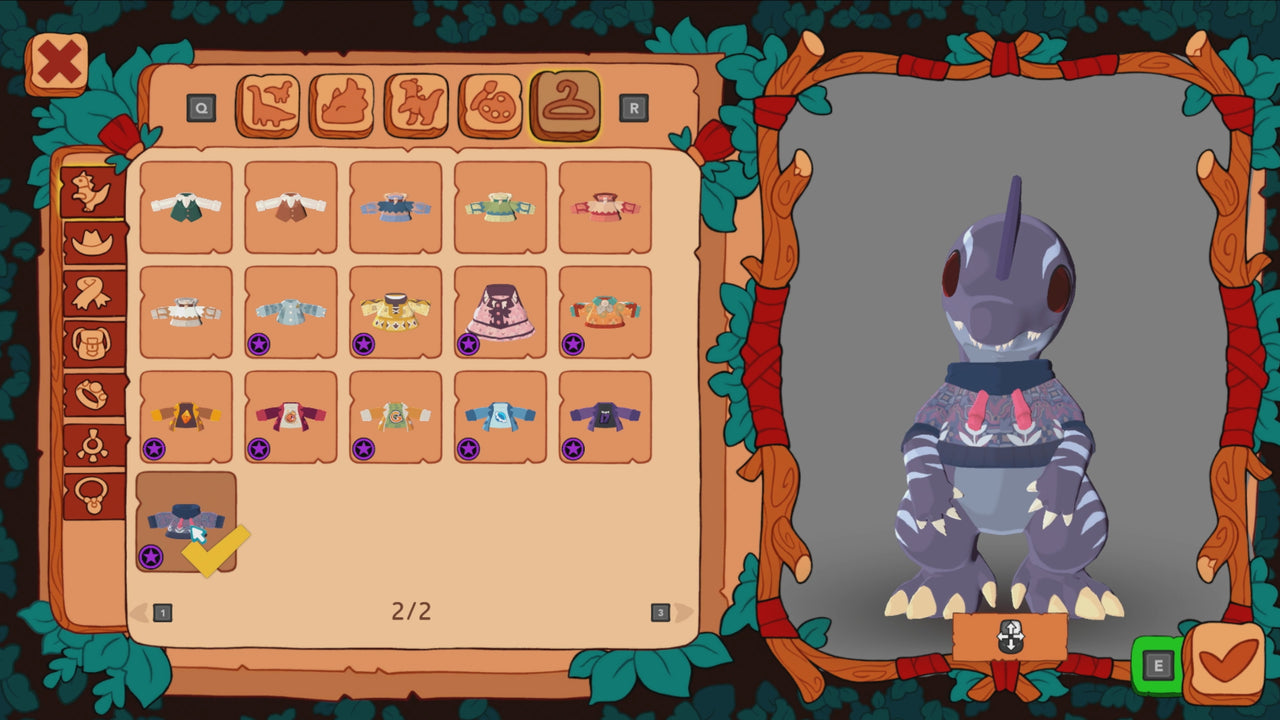Select the equipped blue sweater thumbnail

pos(183,523)
